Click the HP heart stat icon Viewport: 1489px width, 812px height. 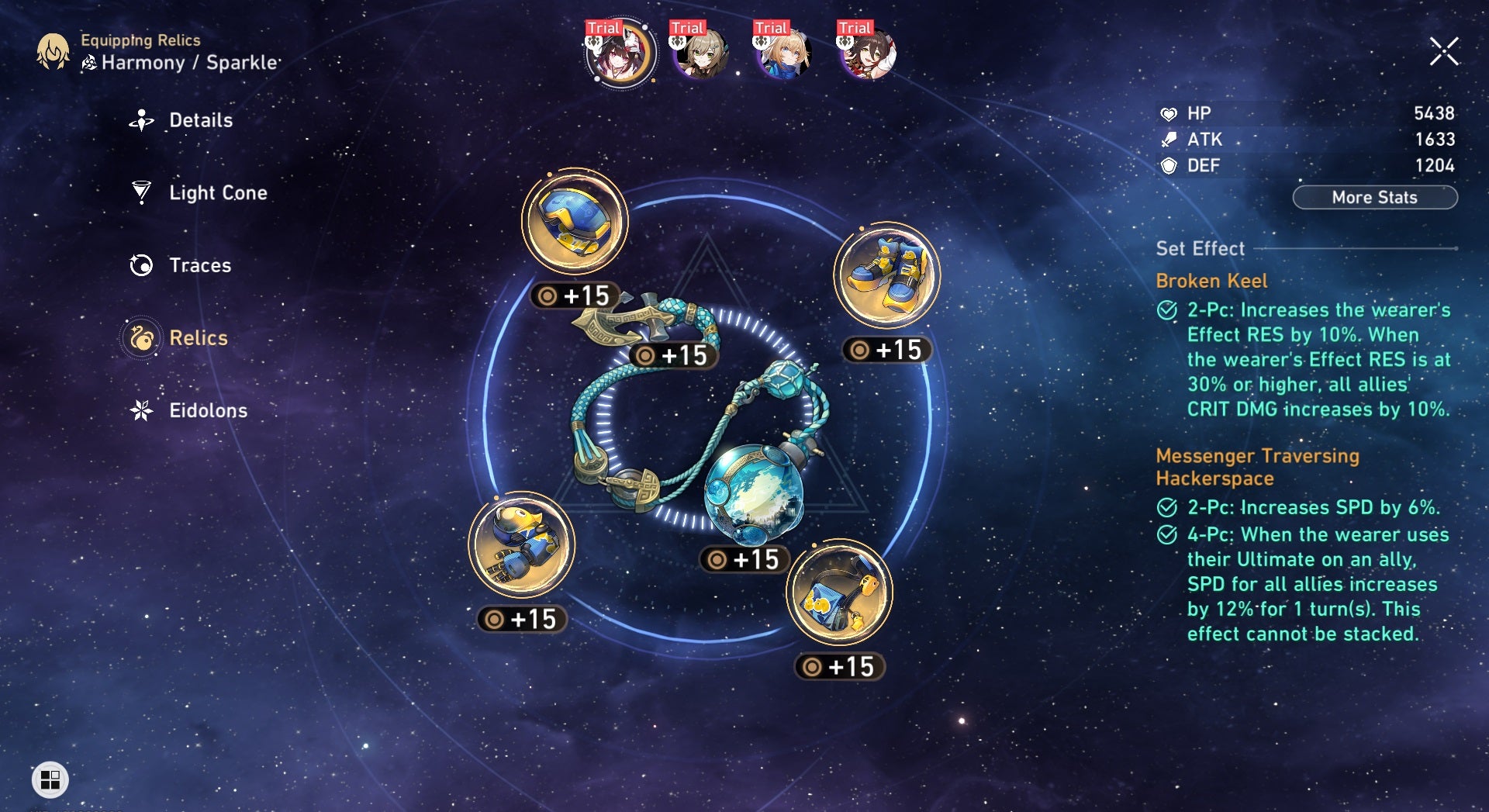pyautogui.click(x=1167, y=112)
